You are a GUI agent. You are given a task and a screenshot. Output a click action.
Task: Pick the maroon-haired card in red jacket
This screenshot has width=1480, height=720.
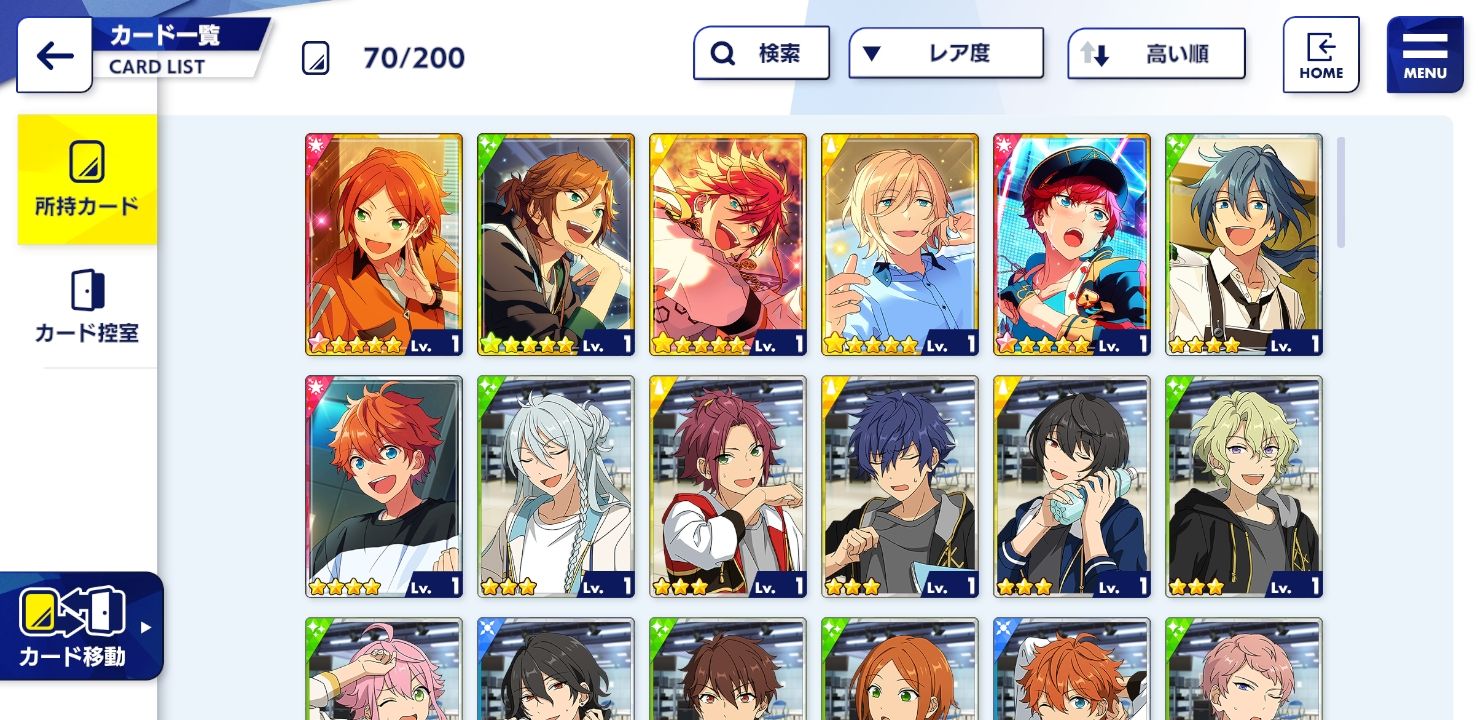click(x=728, y=486)
